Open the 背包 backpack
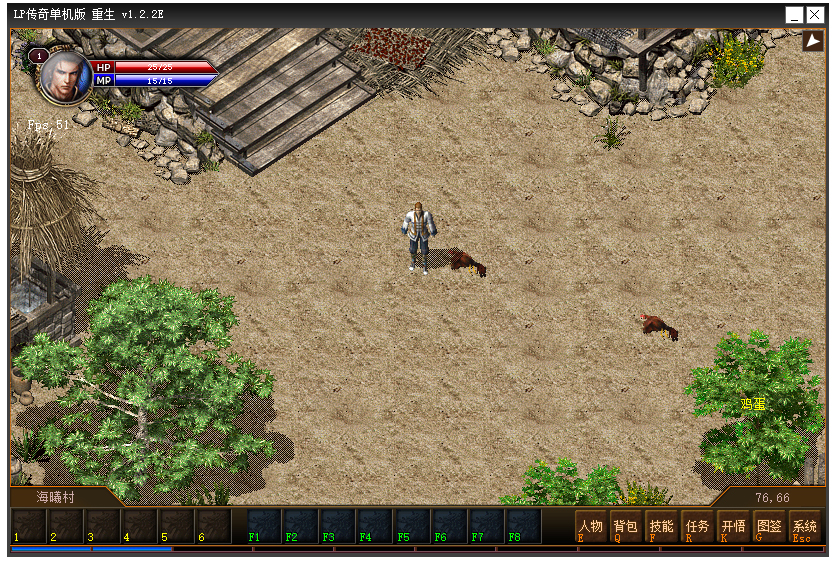832x561 pixels. [x=625, y=527]
